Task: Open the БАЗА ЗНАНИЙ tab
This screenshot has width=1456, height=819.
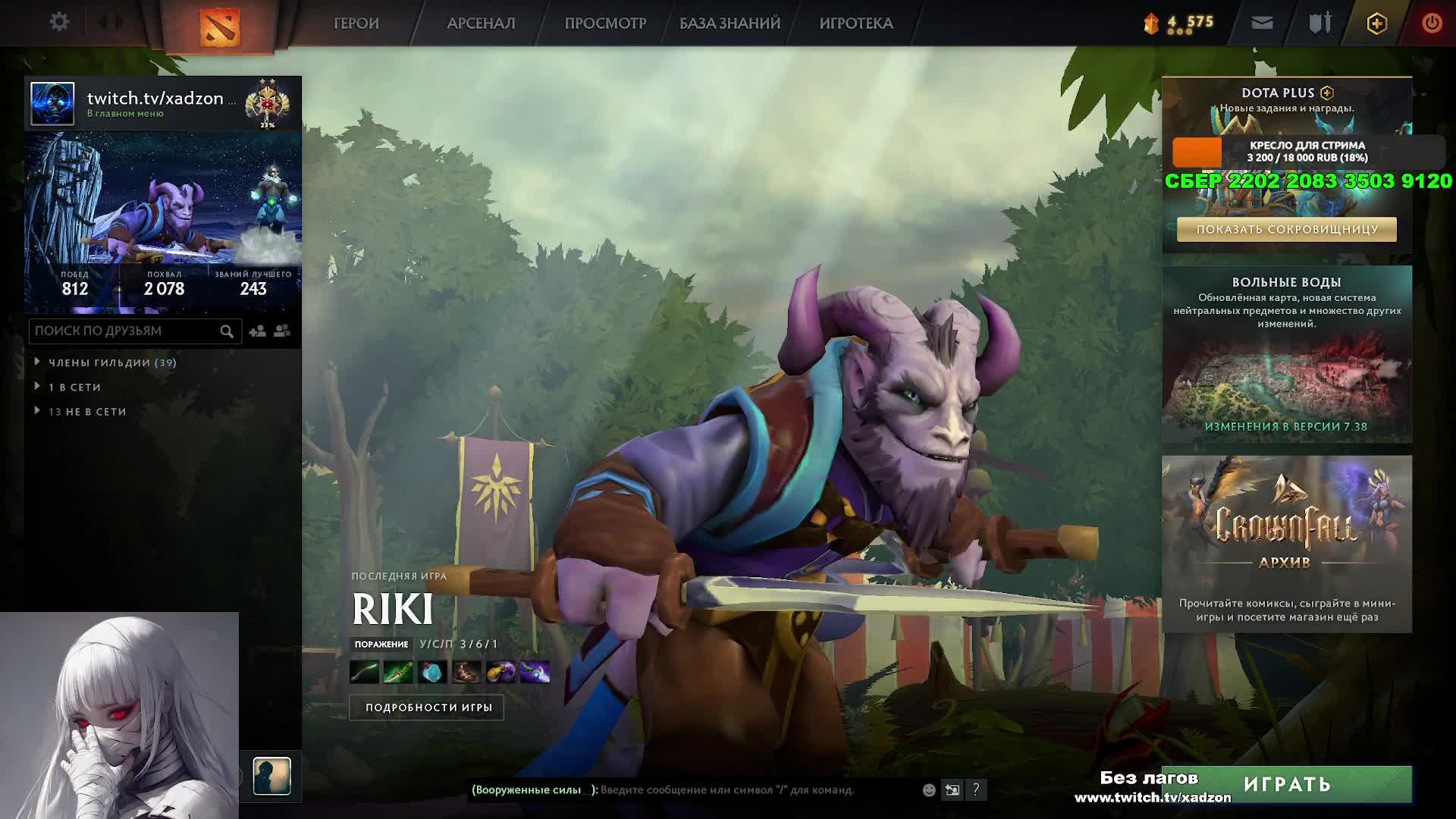Action: tap(730, 24)
